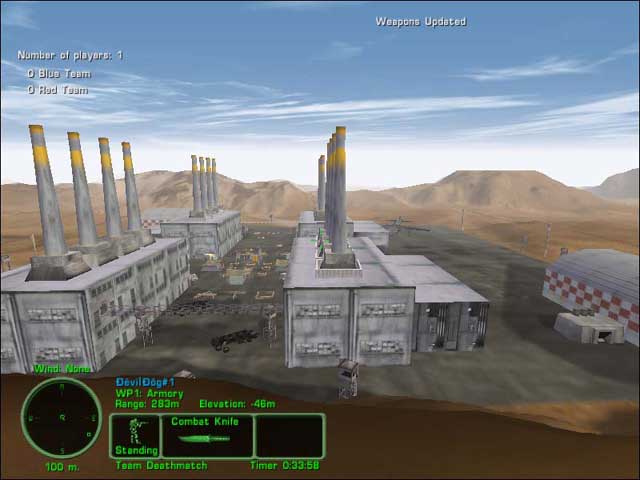This screenshot has height=480, width=640.
Task: Click the circular radar minimap
Action: click(x=61, y=417)
